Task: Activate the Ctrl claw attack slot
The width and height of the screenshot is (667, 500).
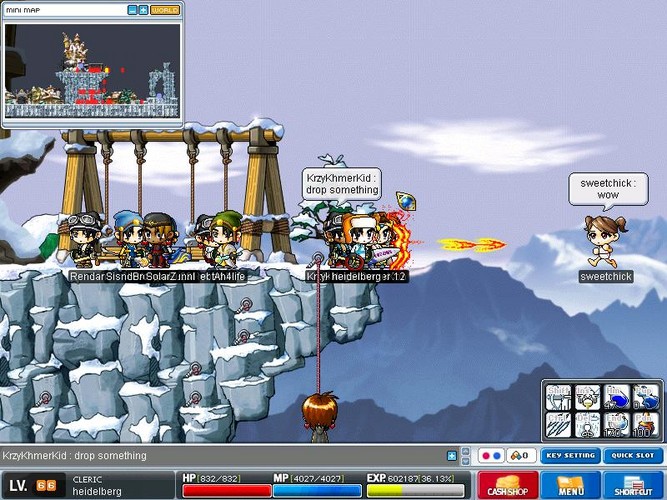Action: click(x=559, y=425)
